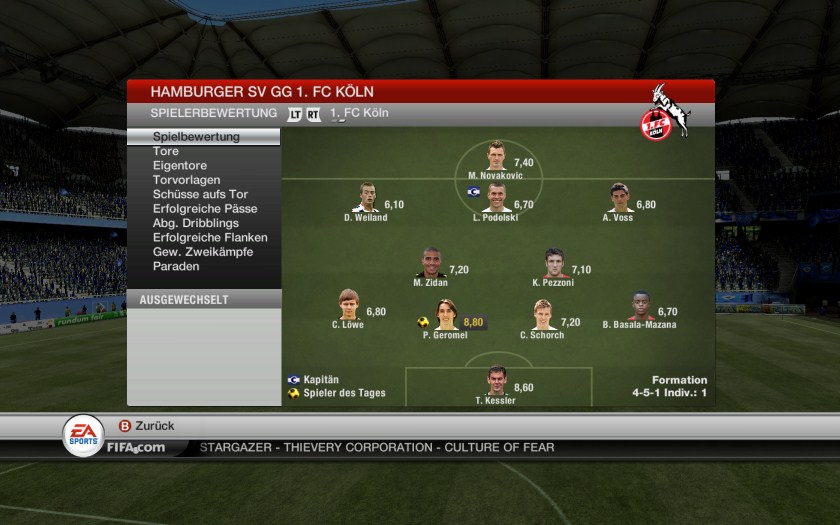Open the Eigentore list entry
Image resolution: width=840 pixels, height=525 pixels.
(x=181, y=166)
